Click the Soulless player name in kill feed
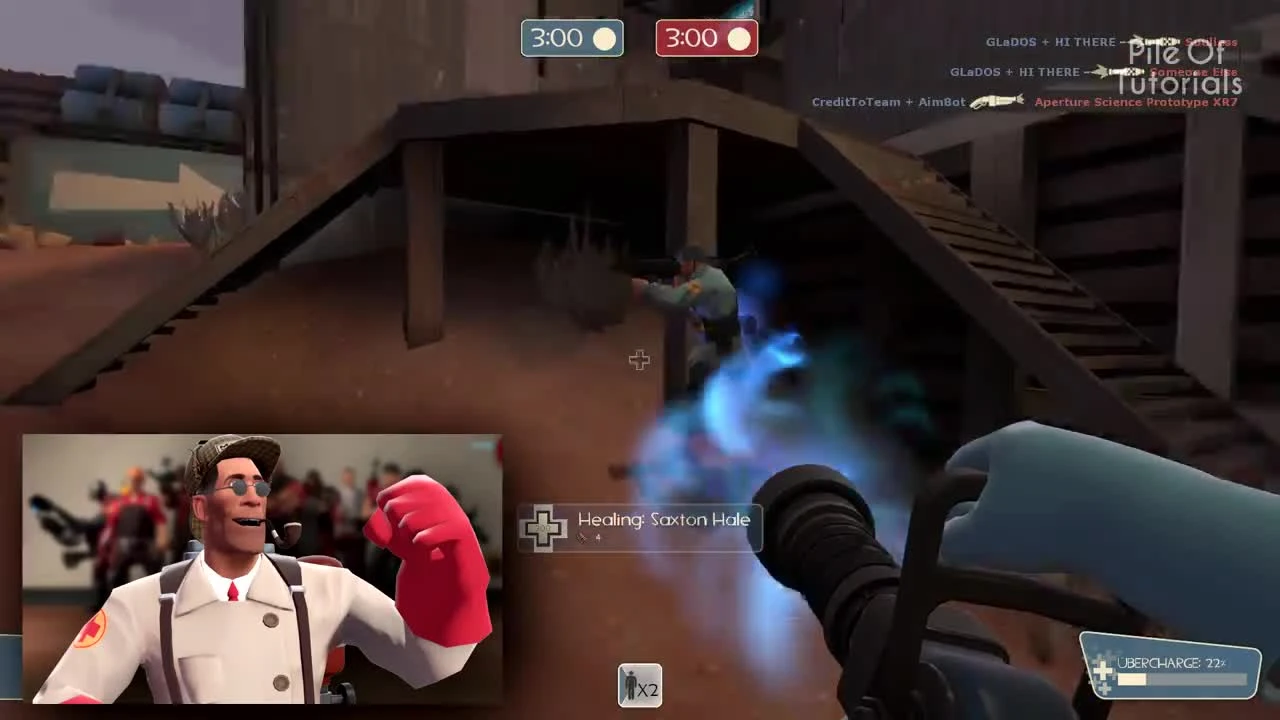Image resolution: width=1280 pixels, height=720 pixels. [x=1208, y=41]
